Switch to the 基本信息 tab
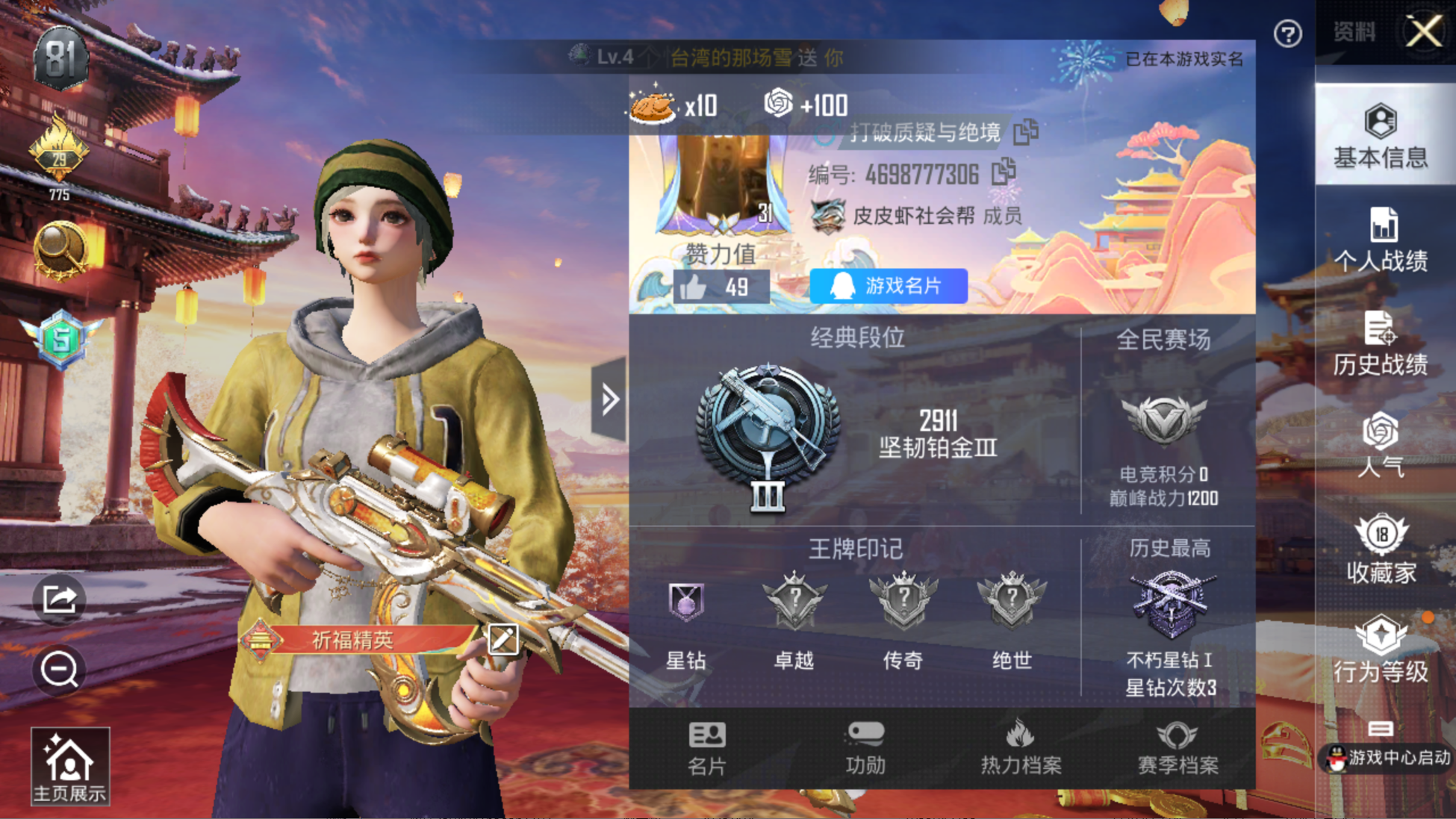 [x=1381, y=136]
